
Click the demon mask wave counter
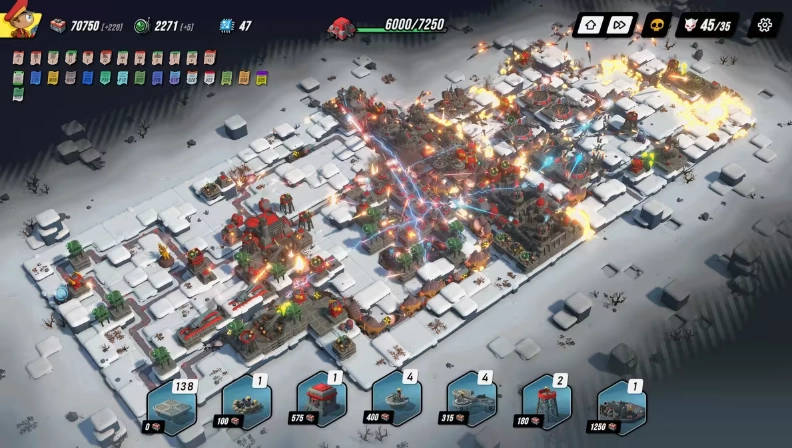click(707, 25)
